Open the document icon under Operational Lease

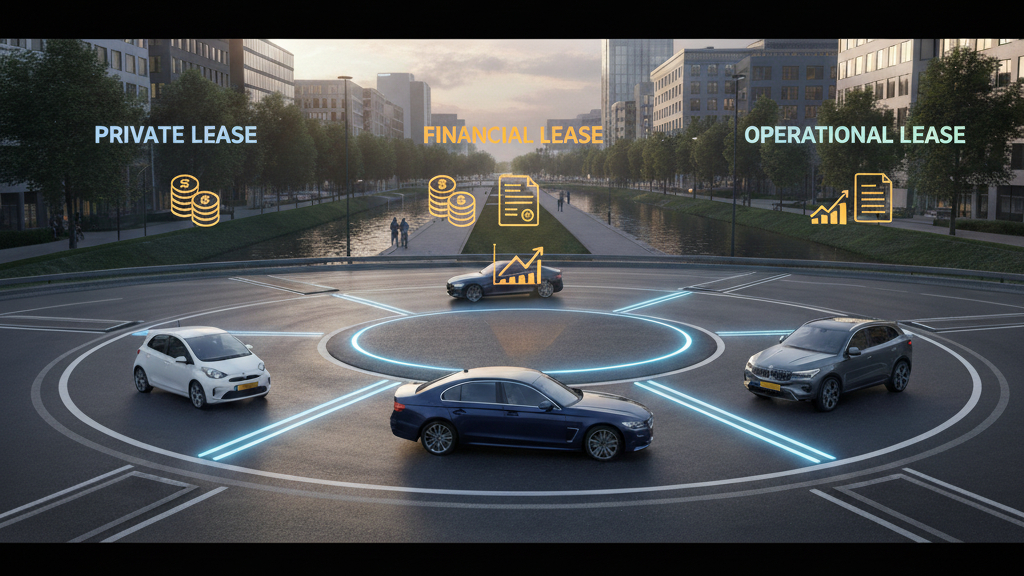tap(873, 197)
